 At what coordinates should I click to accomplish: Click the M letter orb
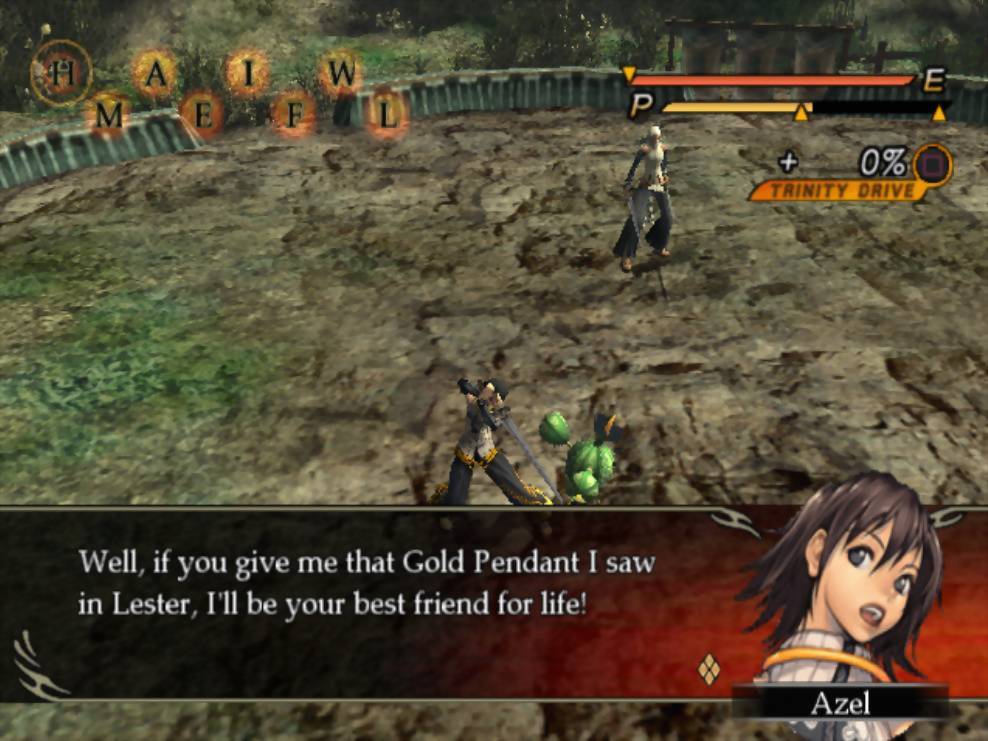[108, 115]
